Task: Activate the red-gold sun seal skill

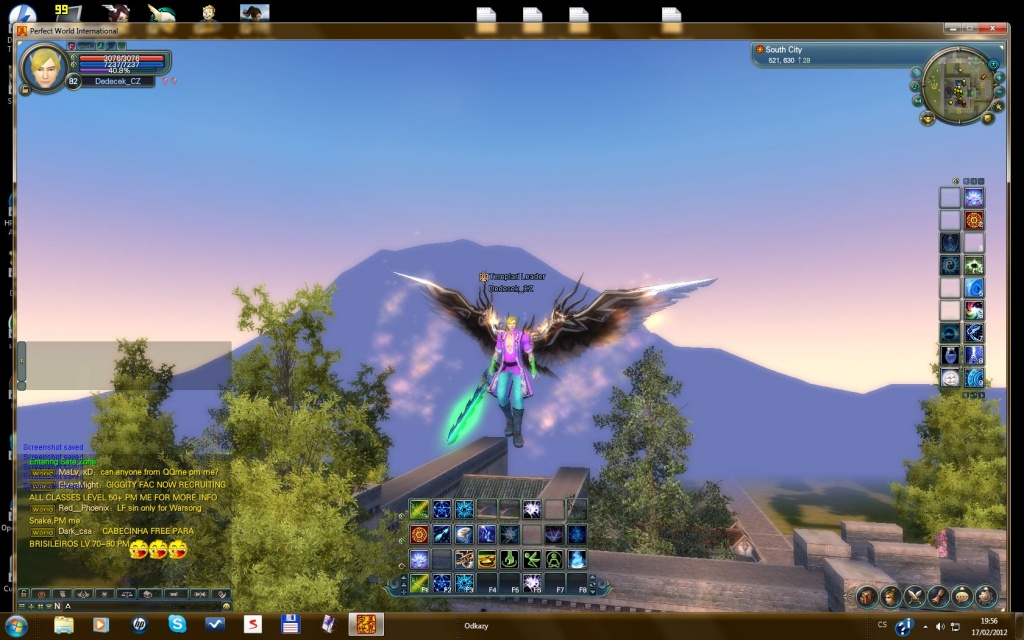Action: click(x=419, y=535)
